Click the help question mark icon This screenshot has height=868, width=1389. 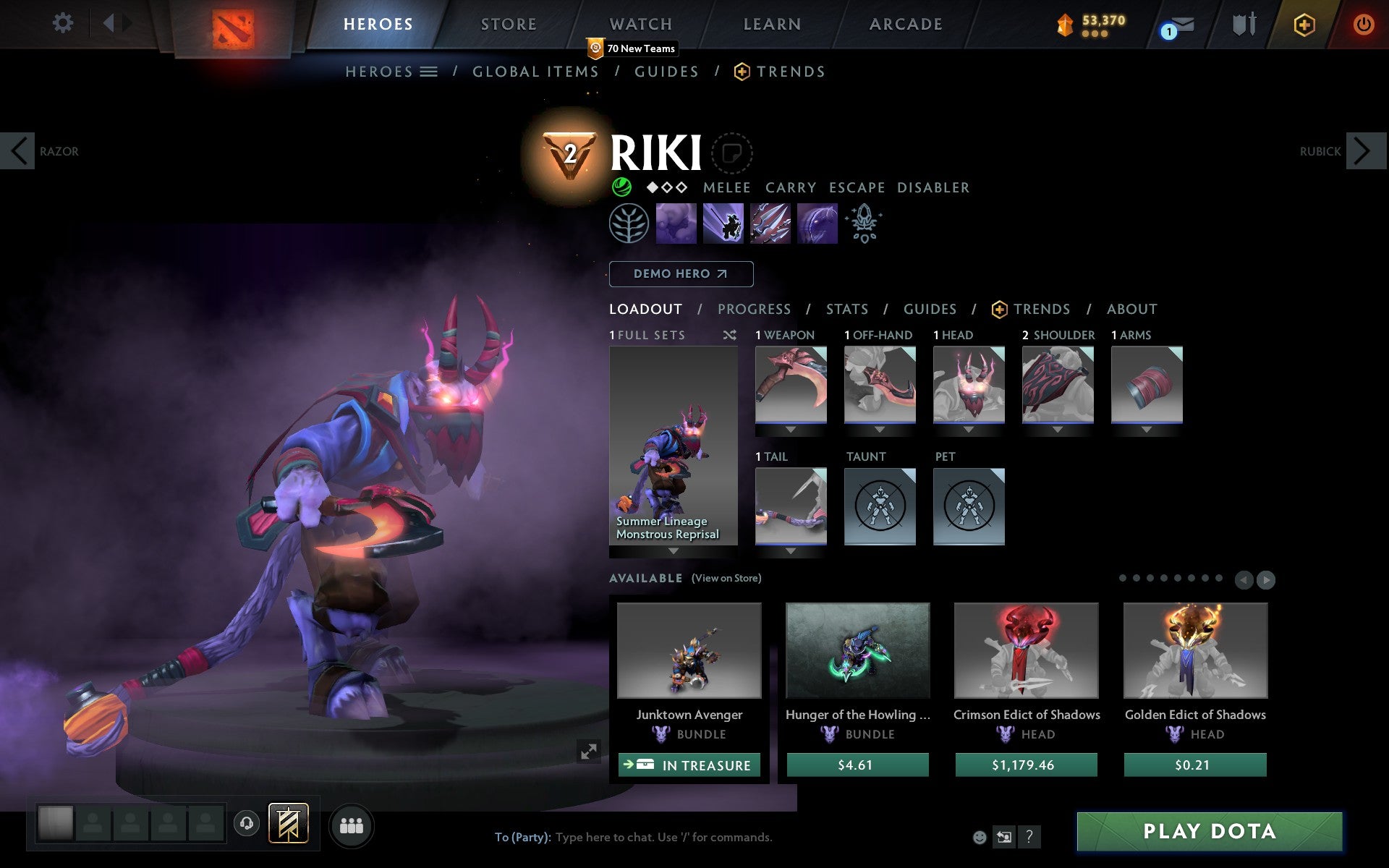tap(1029, 838)
